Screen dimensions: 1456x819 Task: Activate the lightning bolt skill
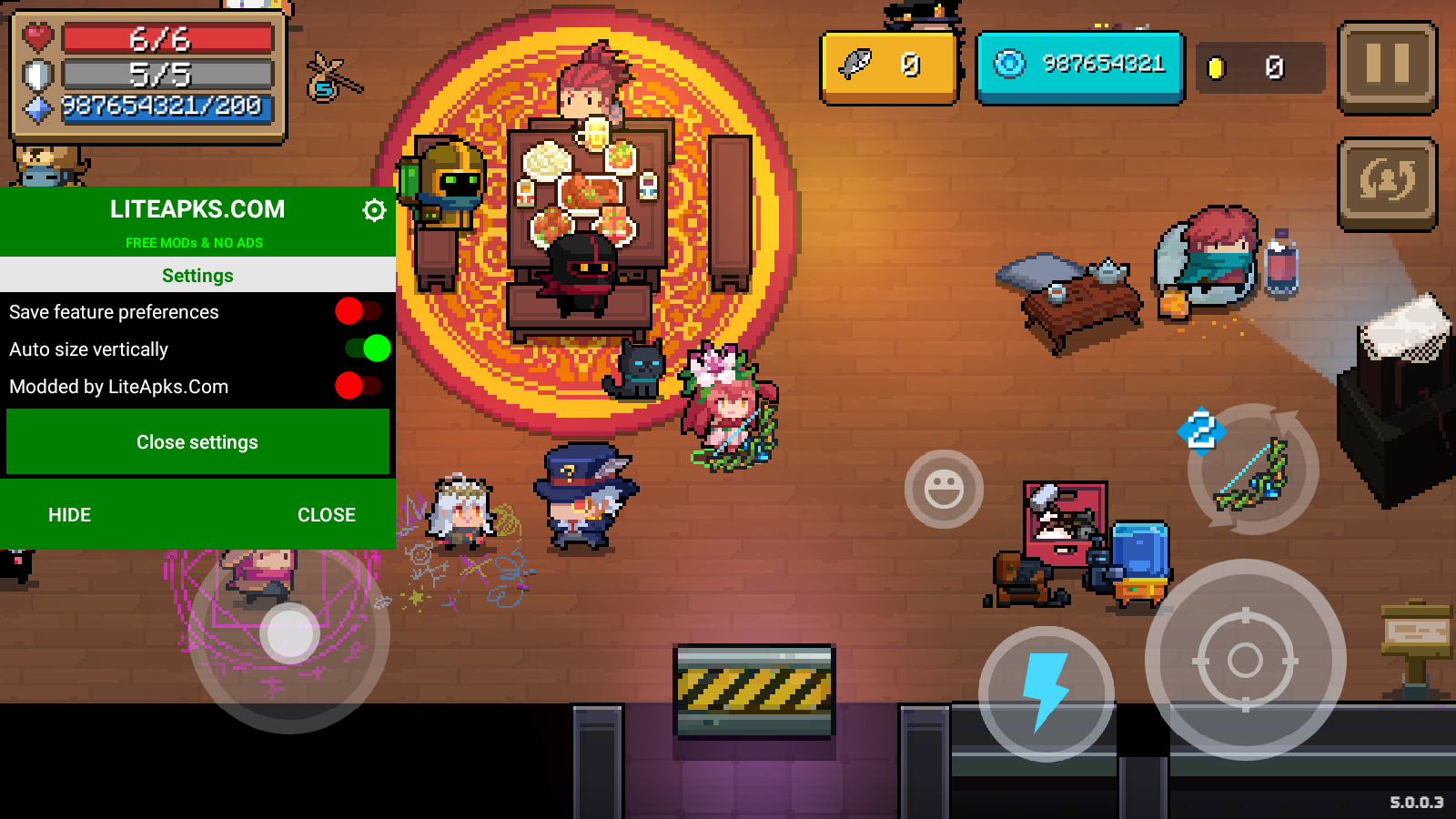[1046, 693]
